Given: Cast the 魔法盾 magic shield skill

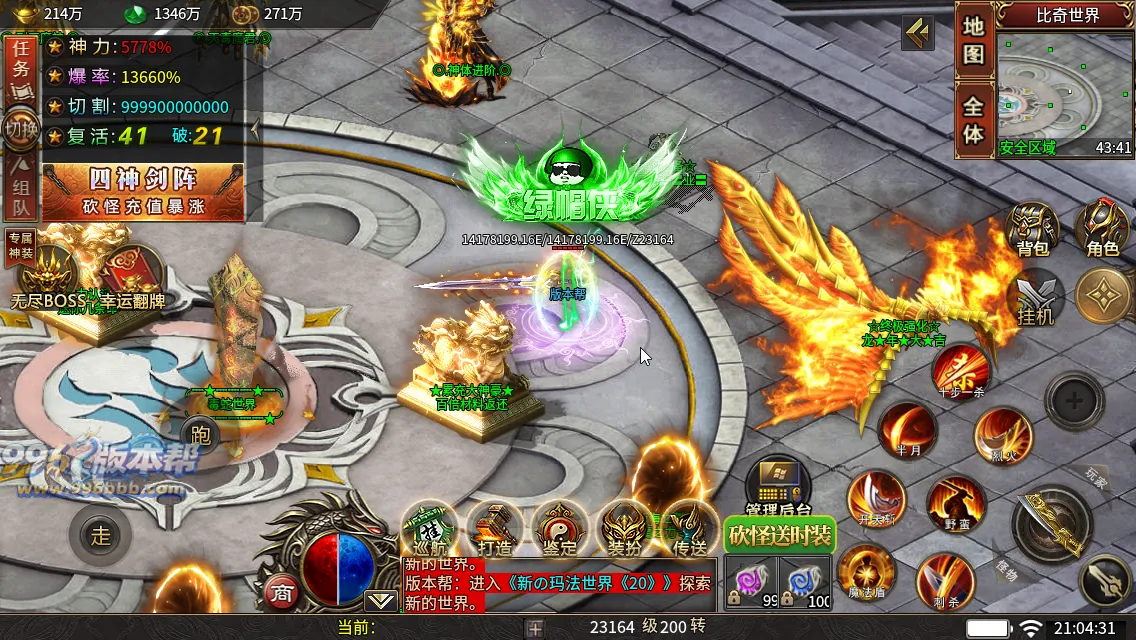Looking at the screenshot, I should pyautogui.click(x=866, y=575).
